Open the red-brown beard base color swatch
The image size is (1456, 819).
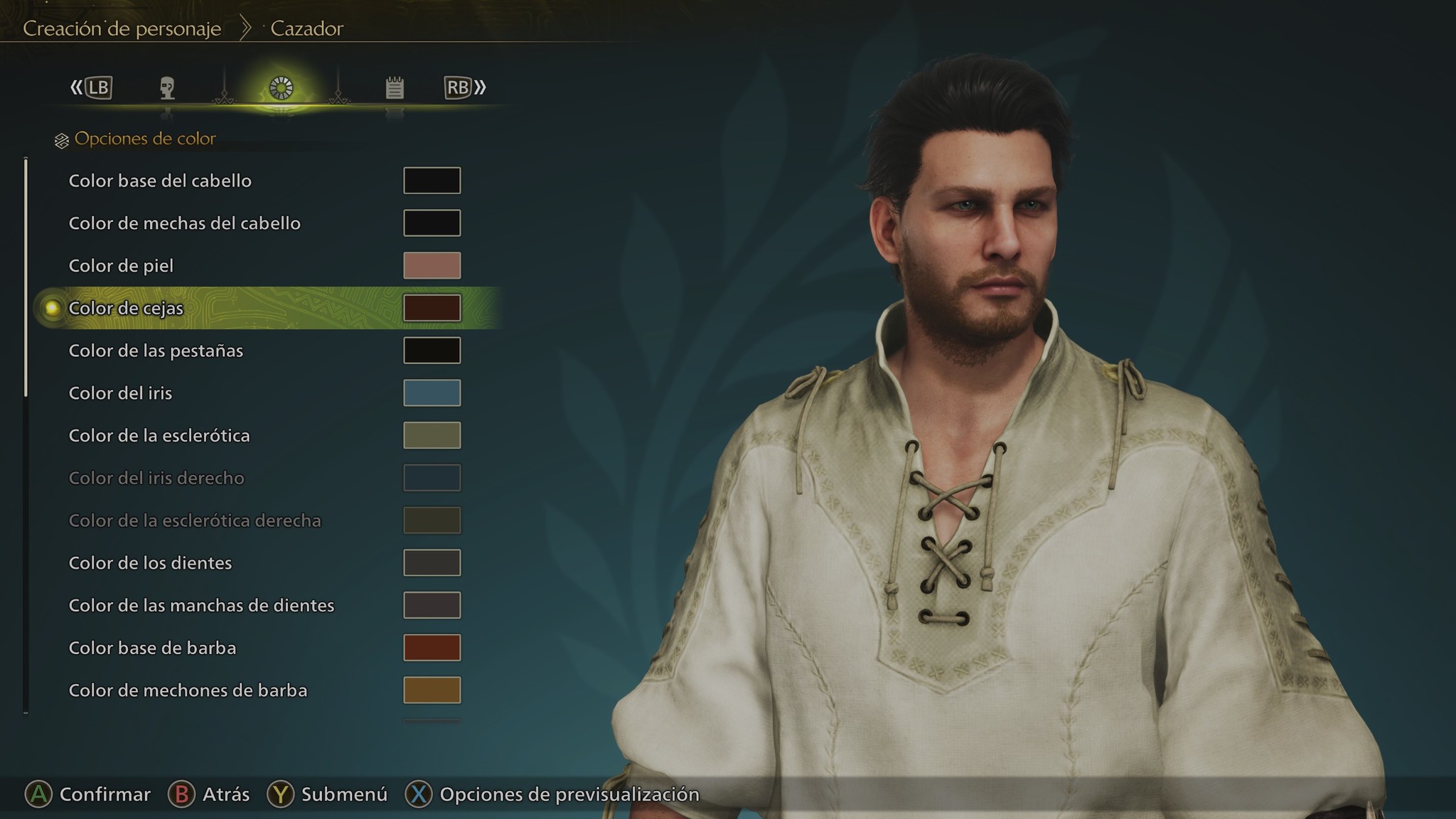point(432,648)
